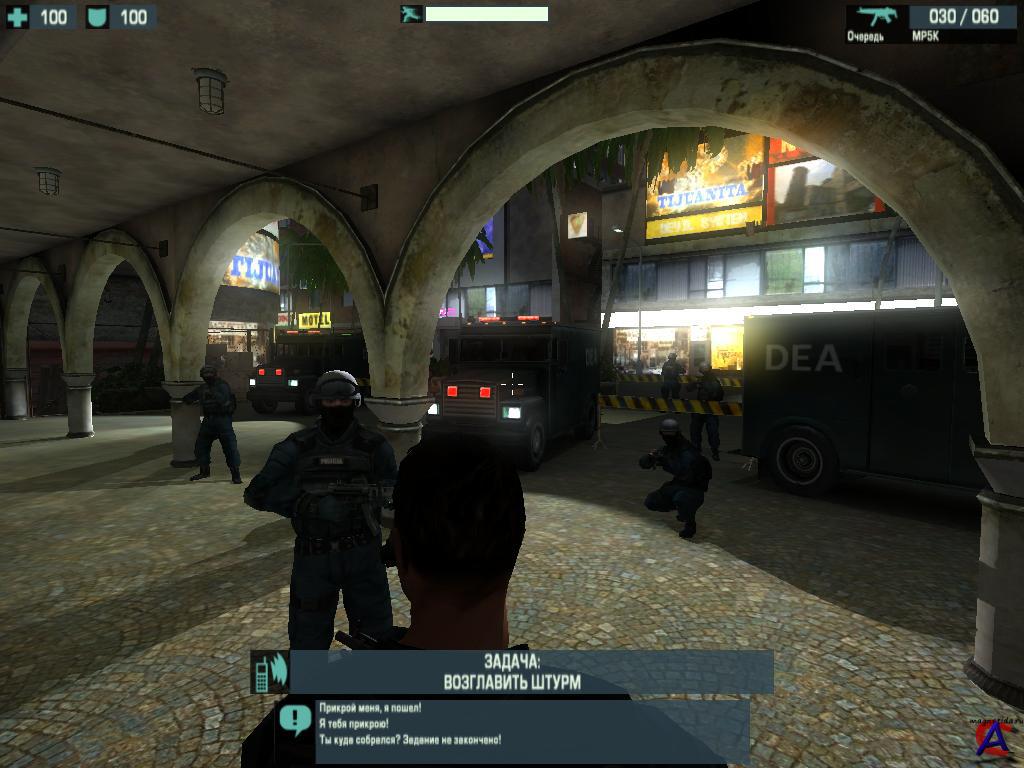Screen dimensions: 1024x768
Task: Open the objective phone icon
Action: click(x=269, y=672)
